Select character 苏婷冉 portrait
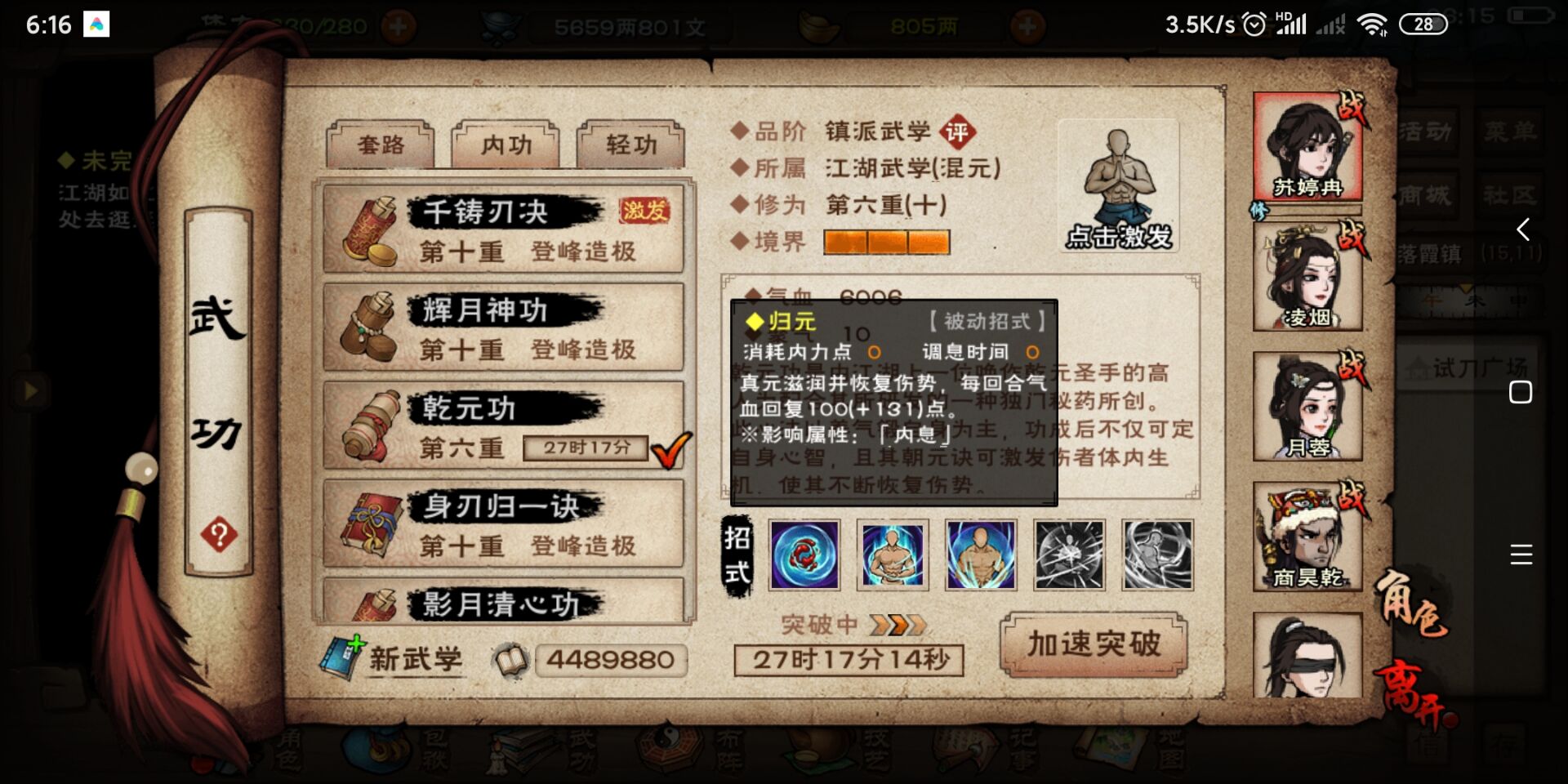 click(x=1307, y=148)
